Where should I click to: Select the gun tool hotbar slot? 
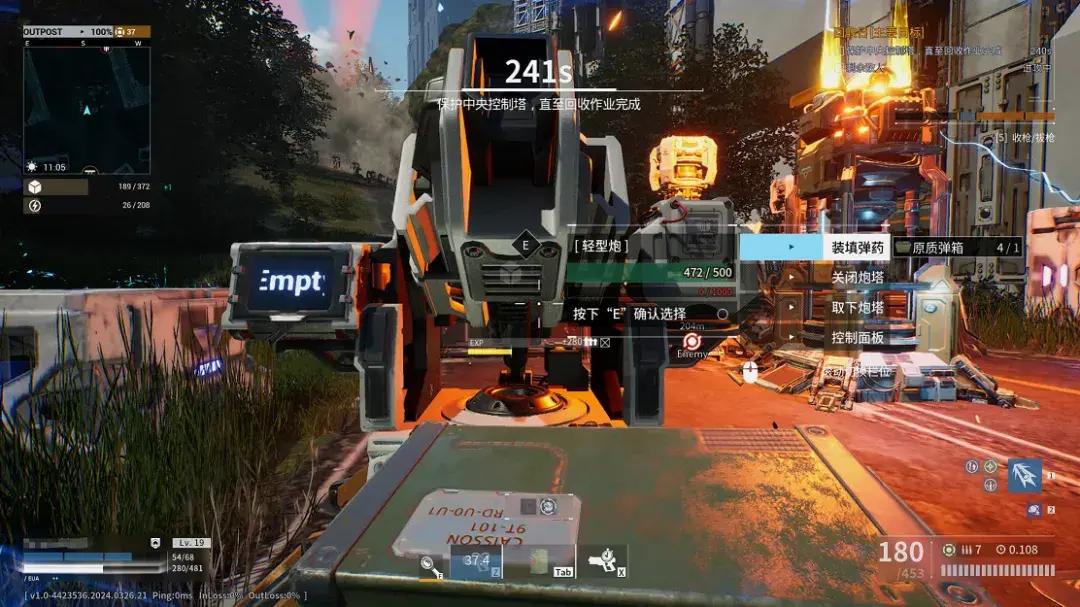[604, 561]
